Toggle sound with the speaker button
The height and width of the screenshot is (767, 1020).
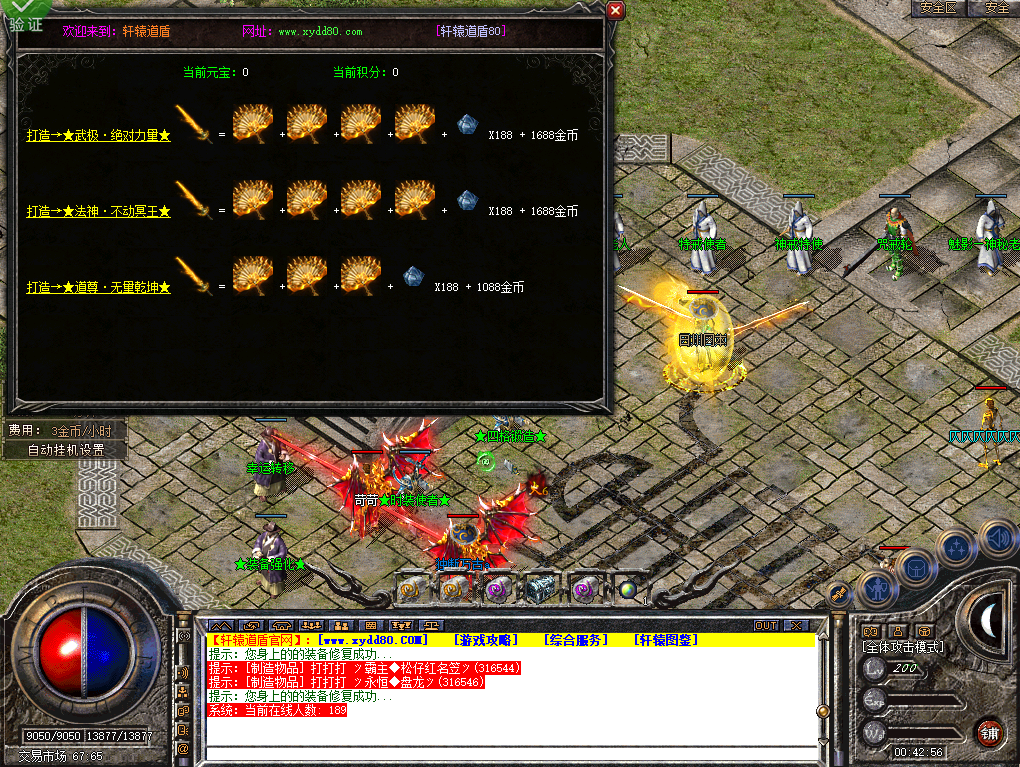point(996,538)
